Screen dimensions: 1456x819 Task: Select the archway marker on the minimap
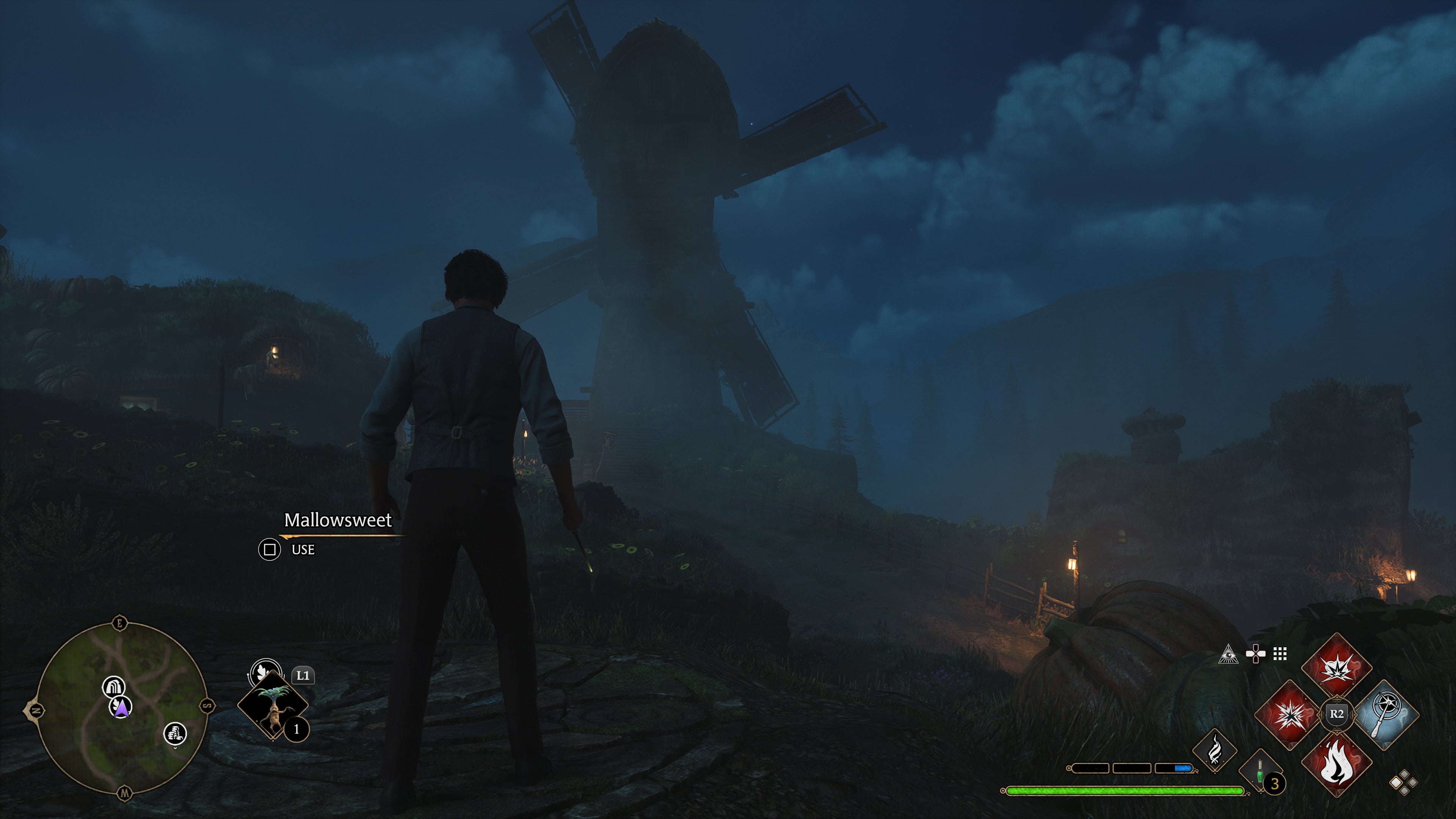[113, 687]
